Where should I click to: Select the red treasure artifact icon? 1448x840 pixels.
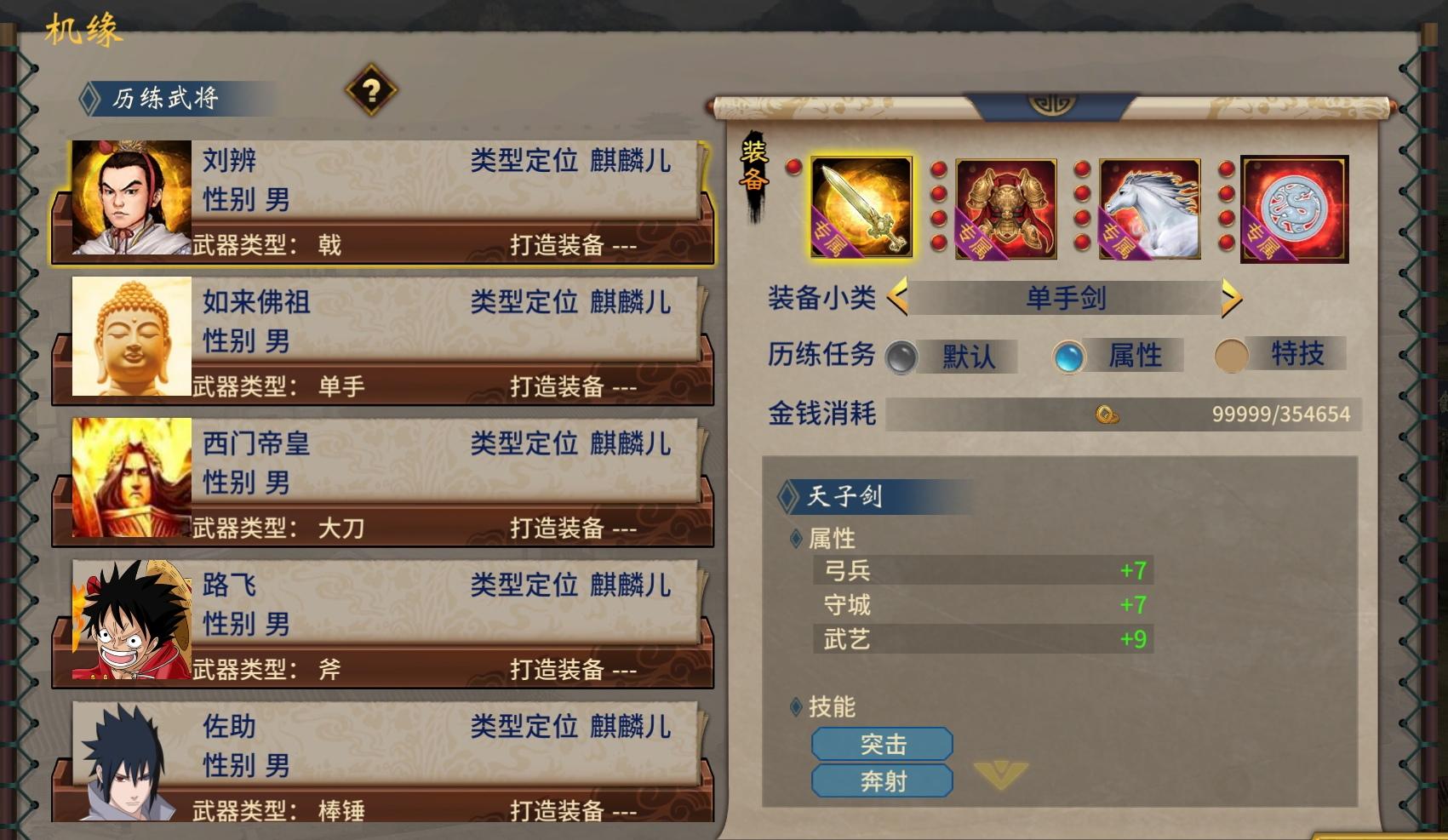tap(1293, 206)
